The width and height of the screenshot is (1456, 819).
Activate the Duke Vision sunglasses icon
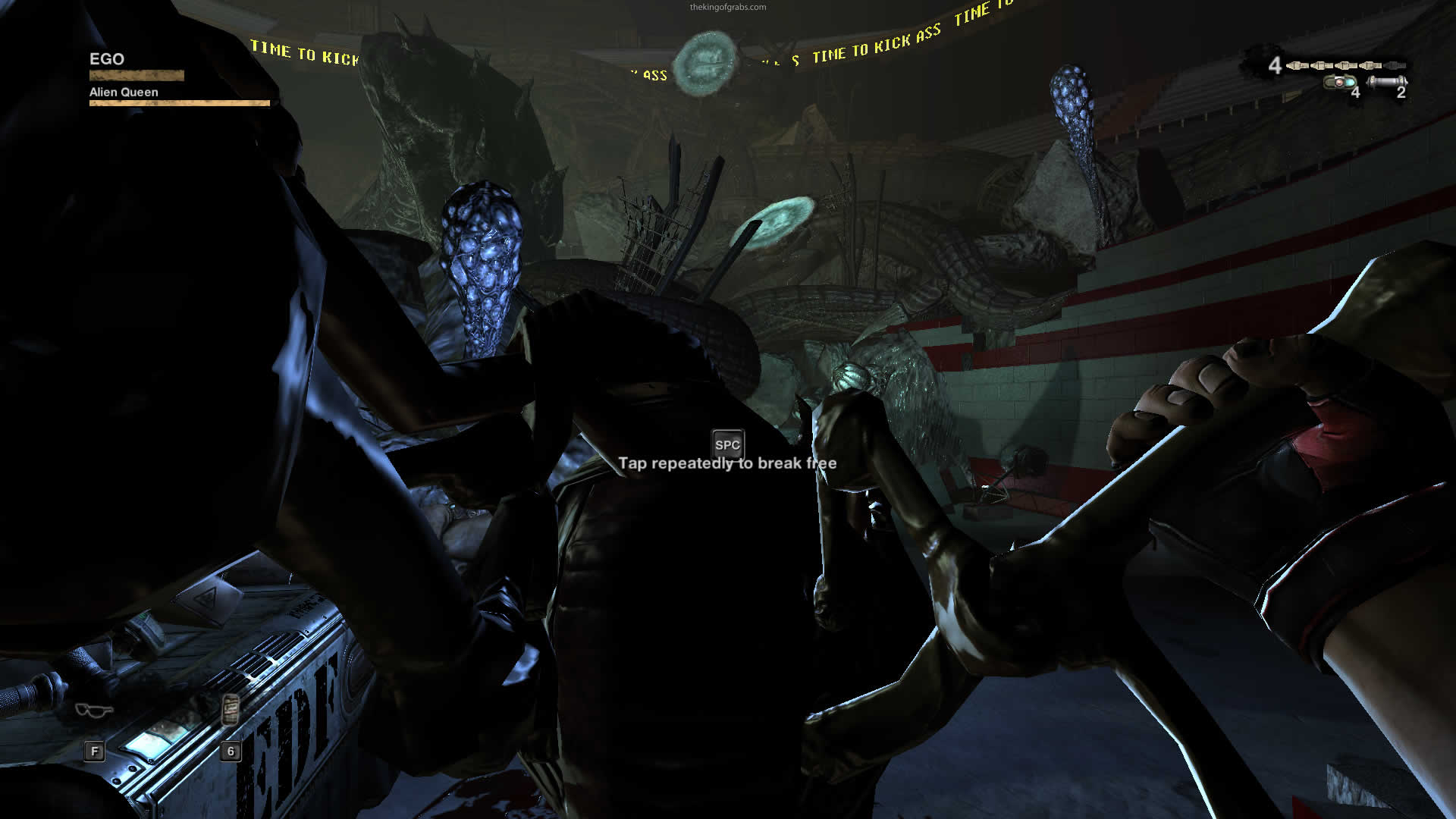(x=94, y=711)
